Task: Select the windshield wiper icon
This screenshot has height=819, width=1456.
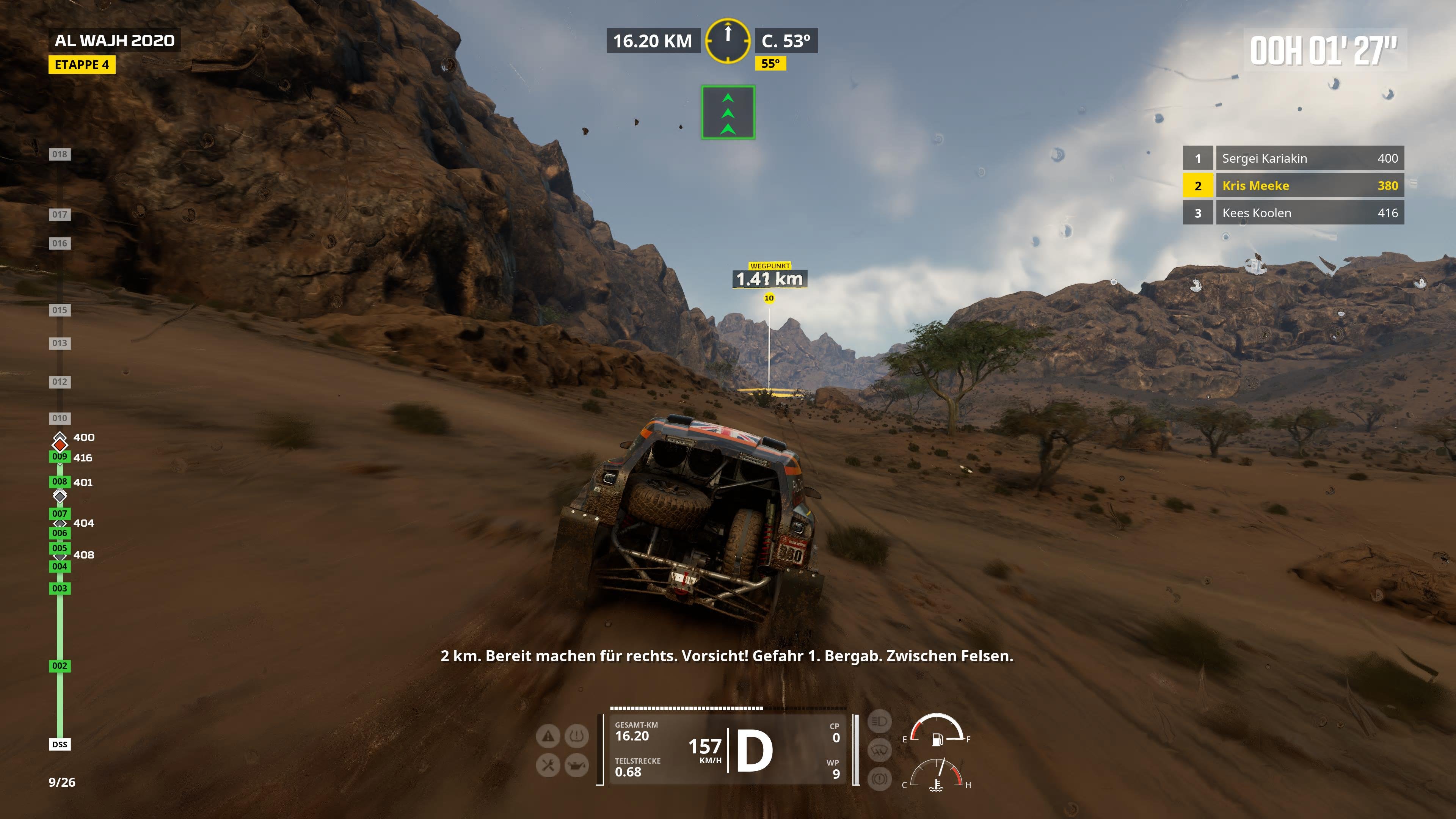Action: point(880,750)
